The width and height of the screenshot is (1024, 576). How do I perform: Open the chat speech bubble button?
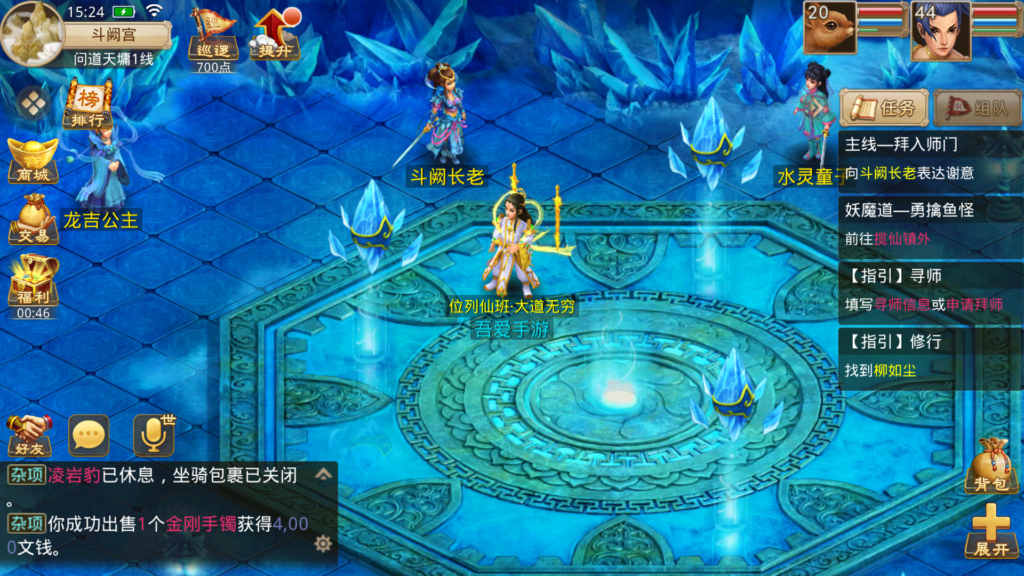89,435
